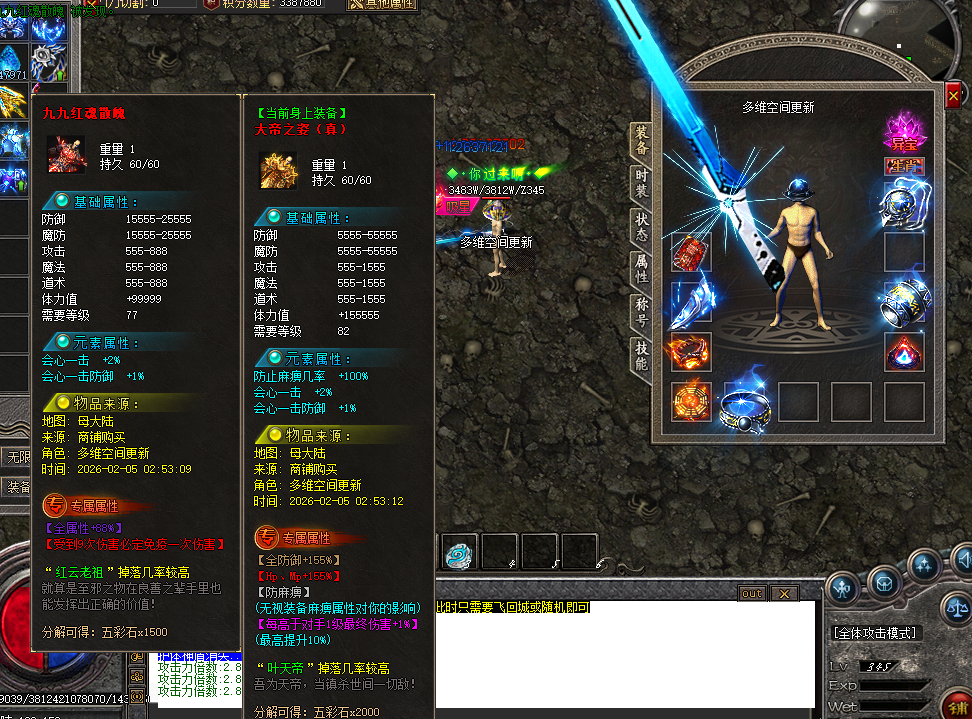The image size is (972, 719).
Task: Show the 属性 tab
Action: click(641, 268)
